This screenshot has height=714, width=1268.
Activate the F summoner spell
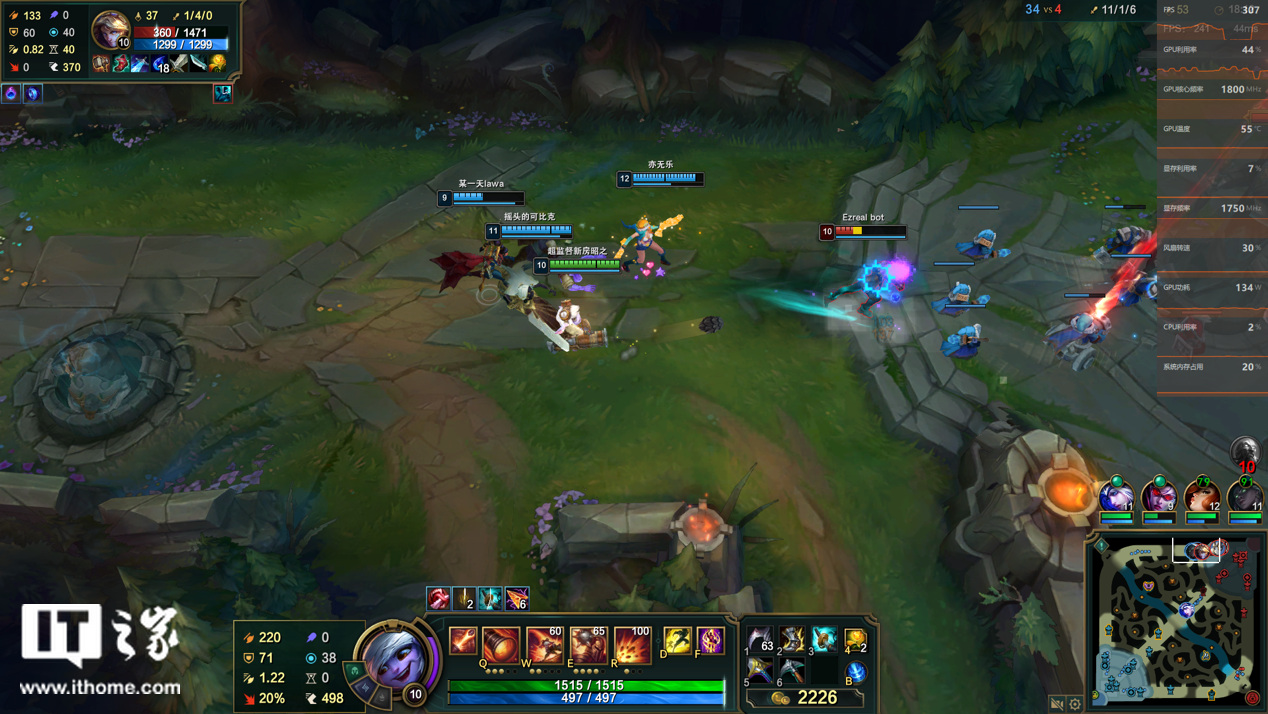coord(710,640)
